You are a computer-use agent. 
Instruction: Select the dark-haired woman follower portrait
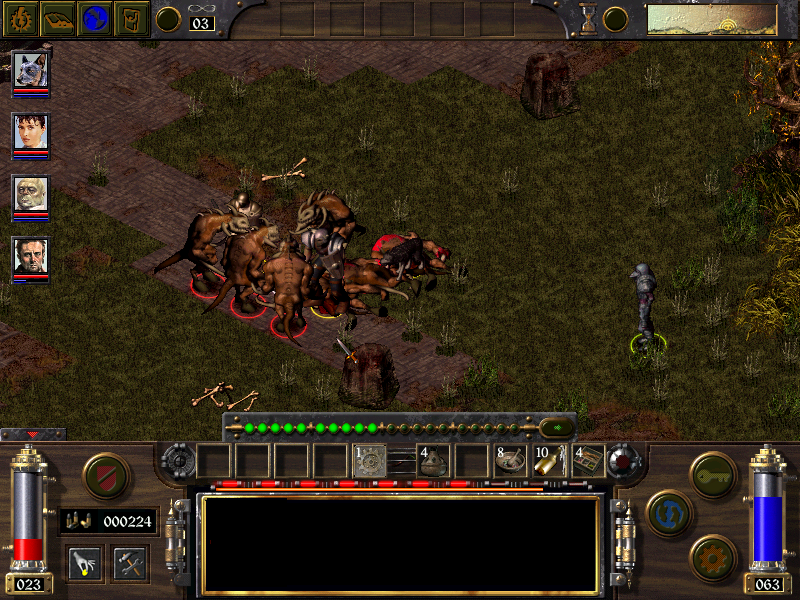31,131
